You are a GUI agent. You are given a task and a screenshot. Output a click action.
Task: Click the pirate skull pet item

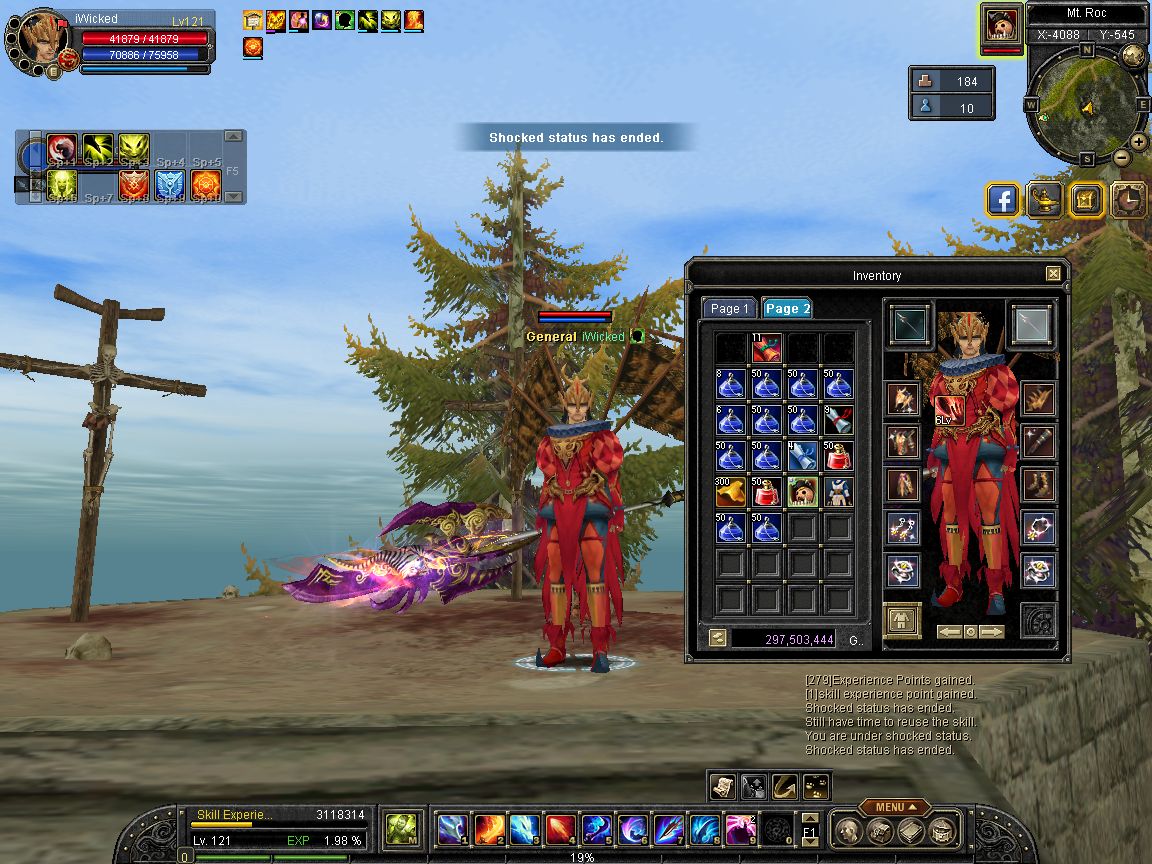pyautogui.click(x=802, y=492)
